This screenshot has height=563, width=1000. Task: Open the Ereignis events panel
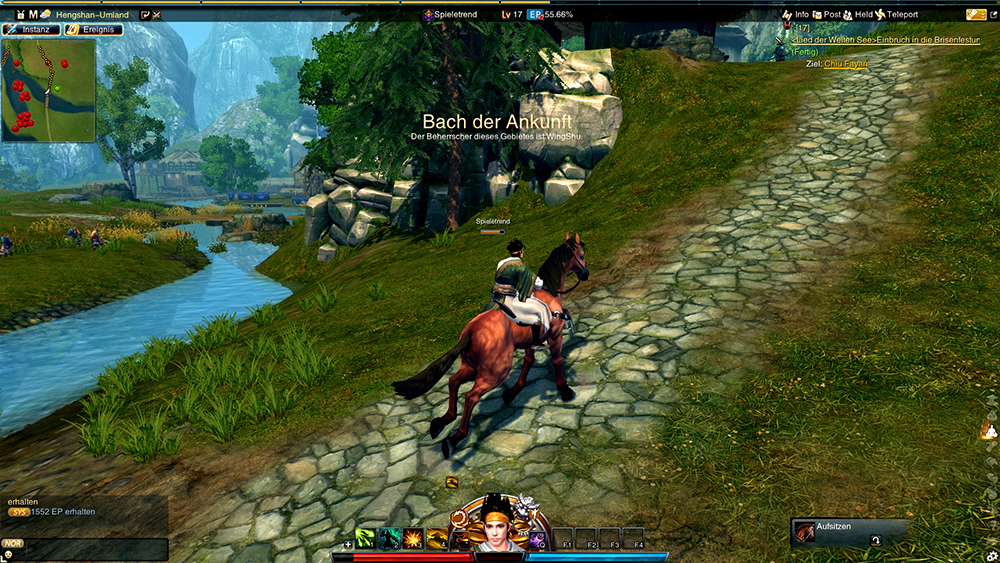point(94,30)
